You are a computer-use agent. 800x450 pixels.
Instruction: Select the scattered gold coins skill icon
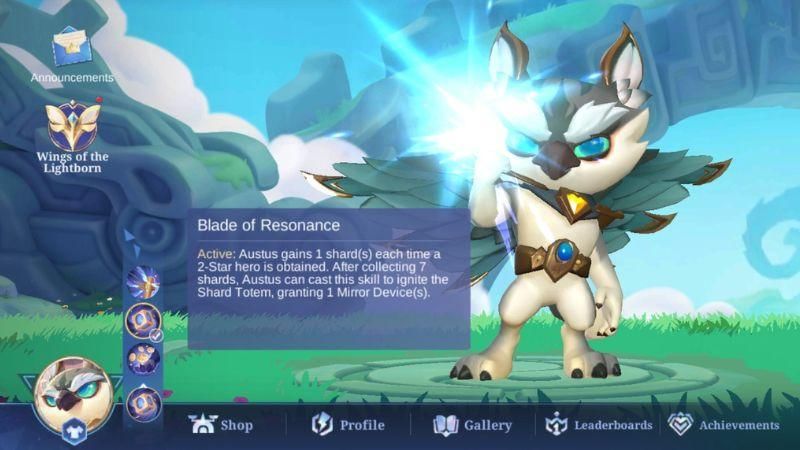click(143, 358)
